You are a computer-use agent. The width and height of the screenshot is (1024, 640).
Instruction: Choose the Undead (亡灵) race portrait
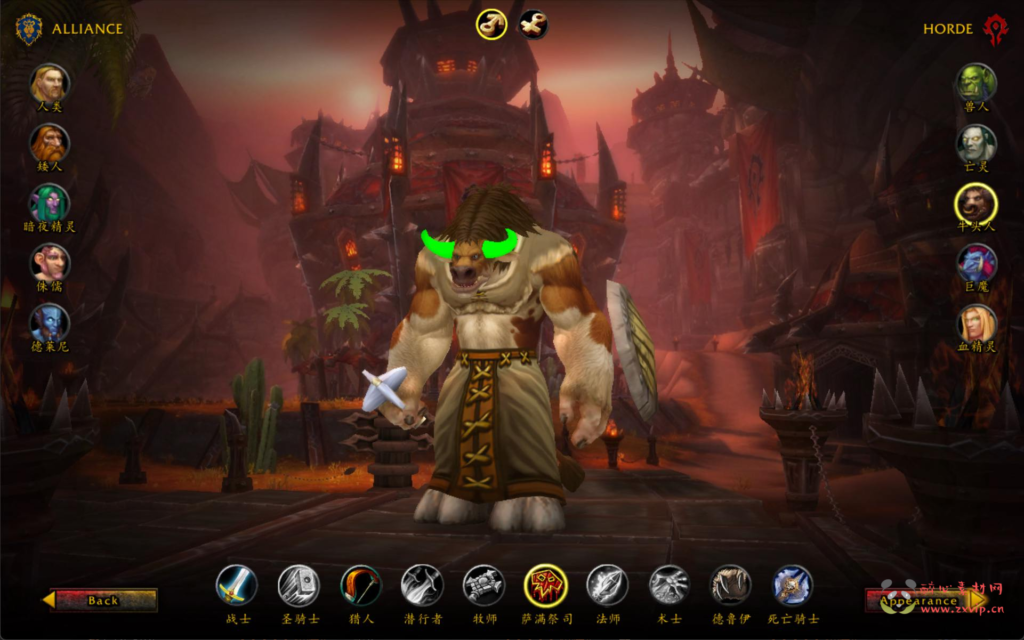click(976, 143)
